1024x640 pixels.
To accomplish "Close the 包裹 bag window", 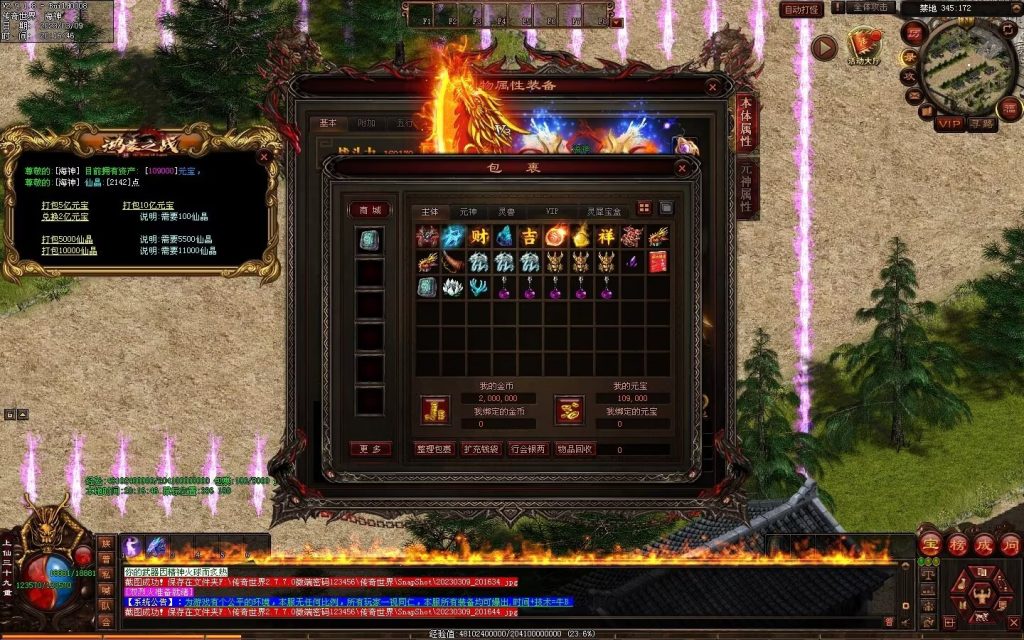I will click(685, 168).
